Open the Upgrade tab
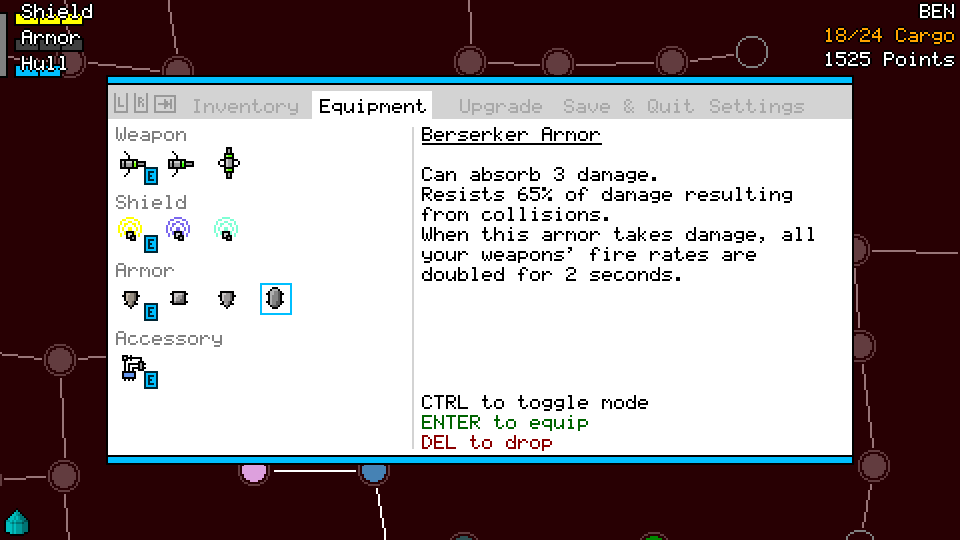Image resolution: width=960 pixels, height=540 pixels. coord(500,106)
